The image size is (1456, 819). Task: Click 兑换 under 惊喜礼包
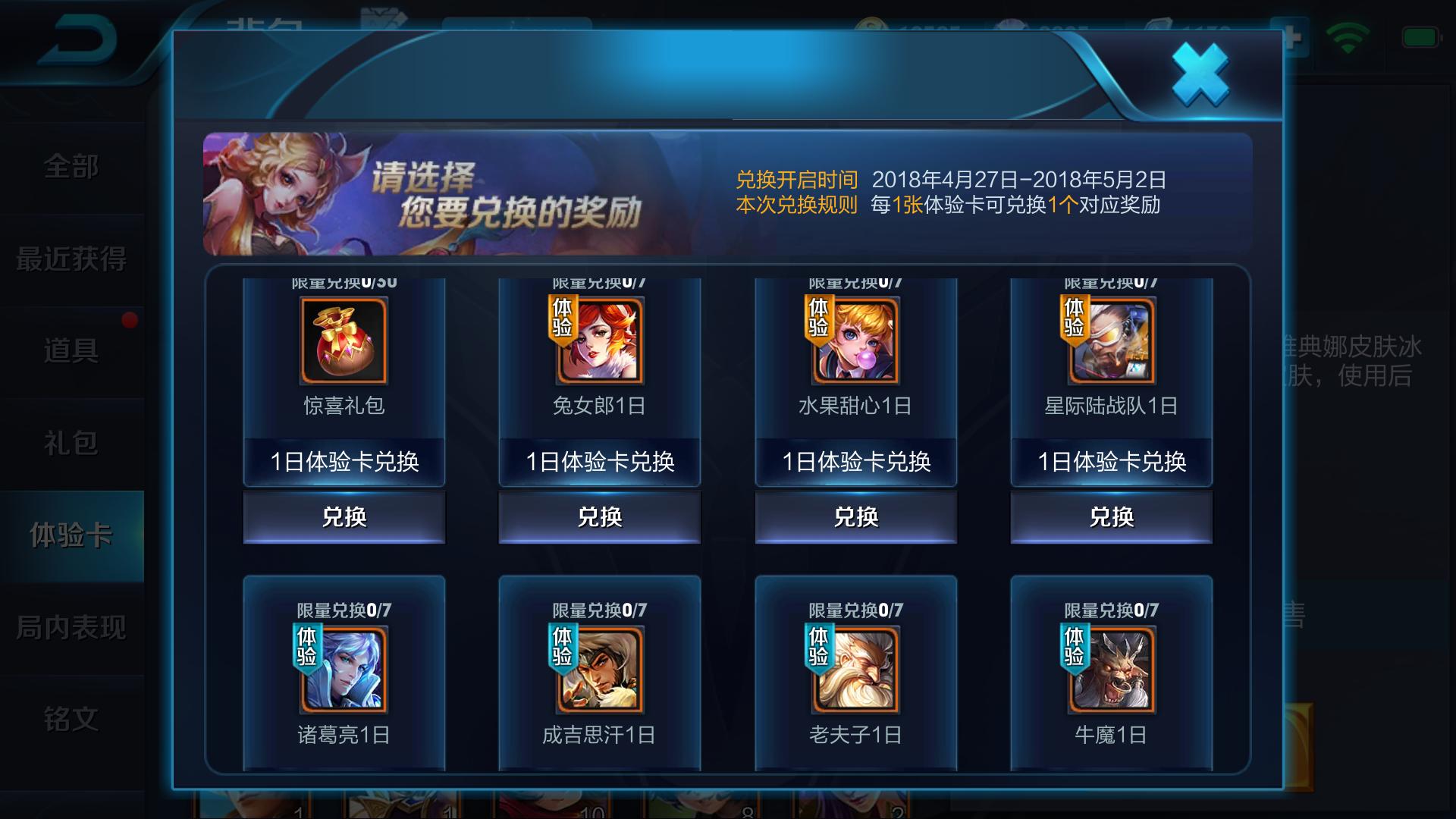344,516
